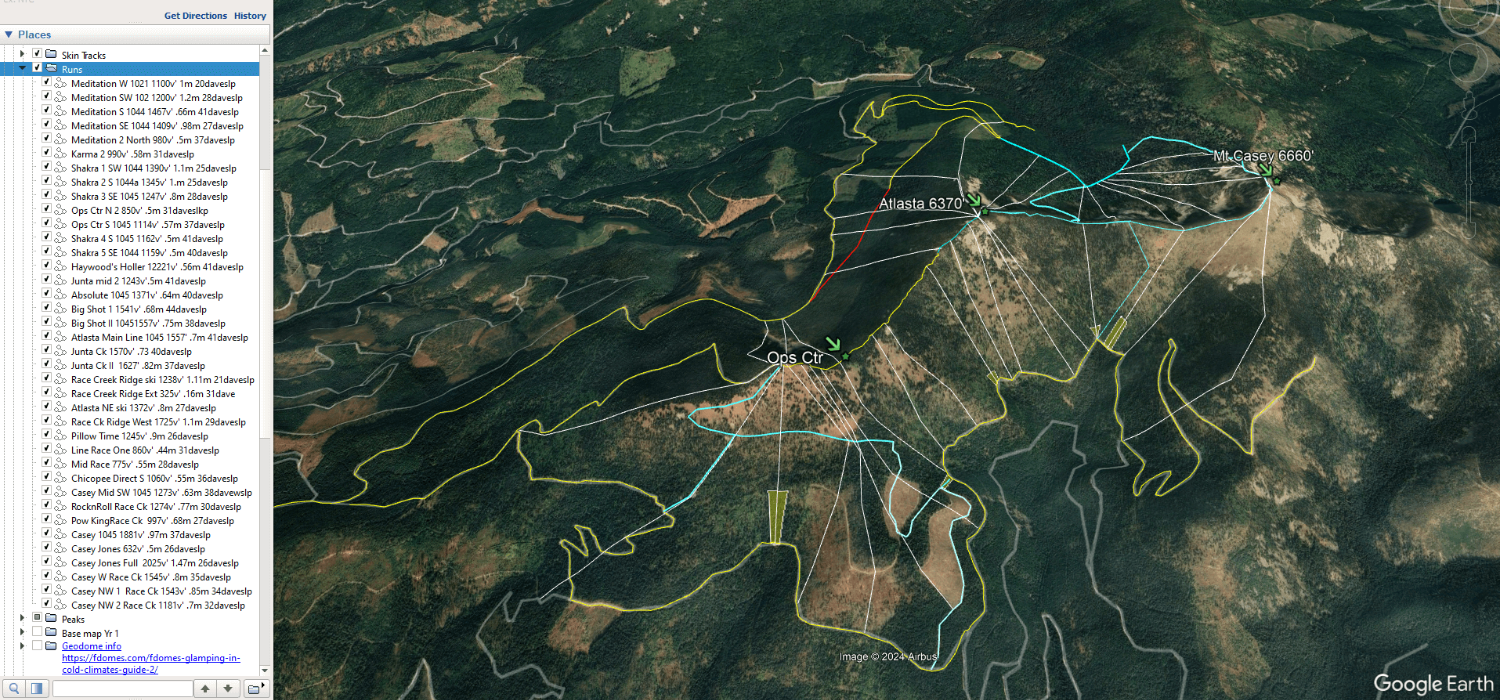The width and height of the screenshot is (1500, 700).
Task: Open the Geodome info link
Action: [91, 646]
